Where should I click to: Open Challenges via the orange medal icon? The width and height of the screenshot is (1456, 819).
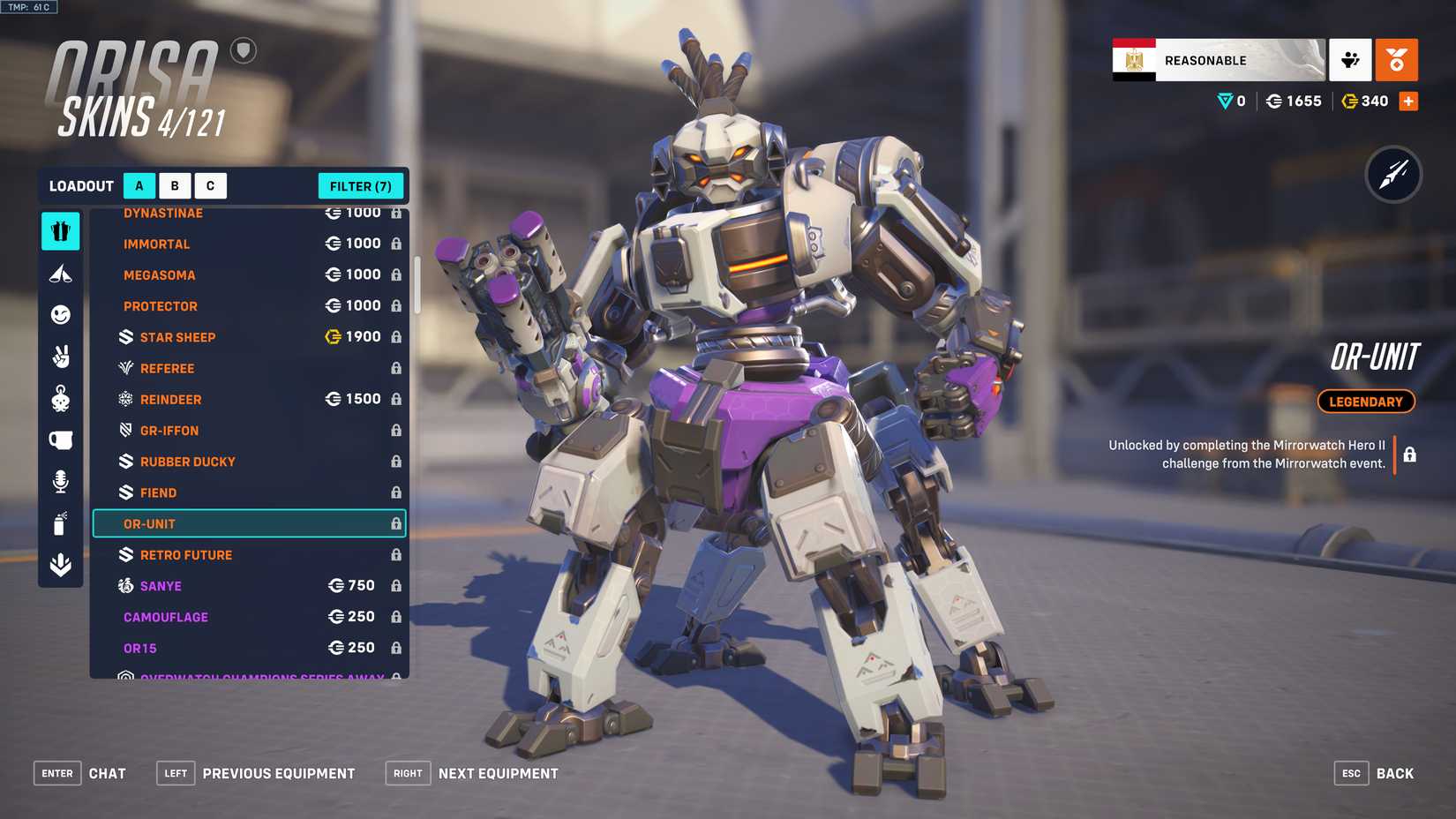[1397, 59]
